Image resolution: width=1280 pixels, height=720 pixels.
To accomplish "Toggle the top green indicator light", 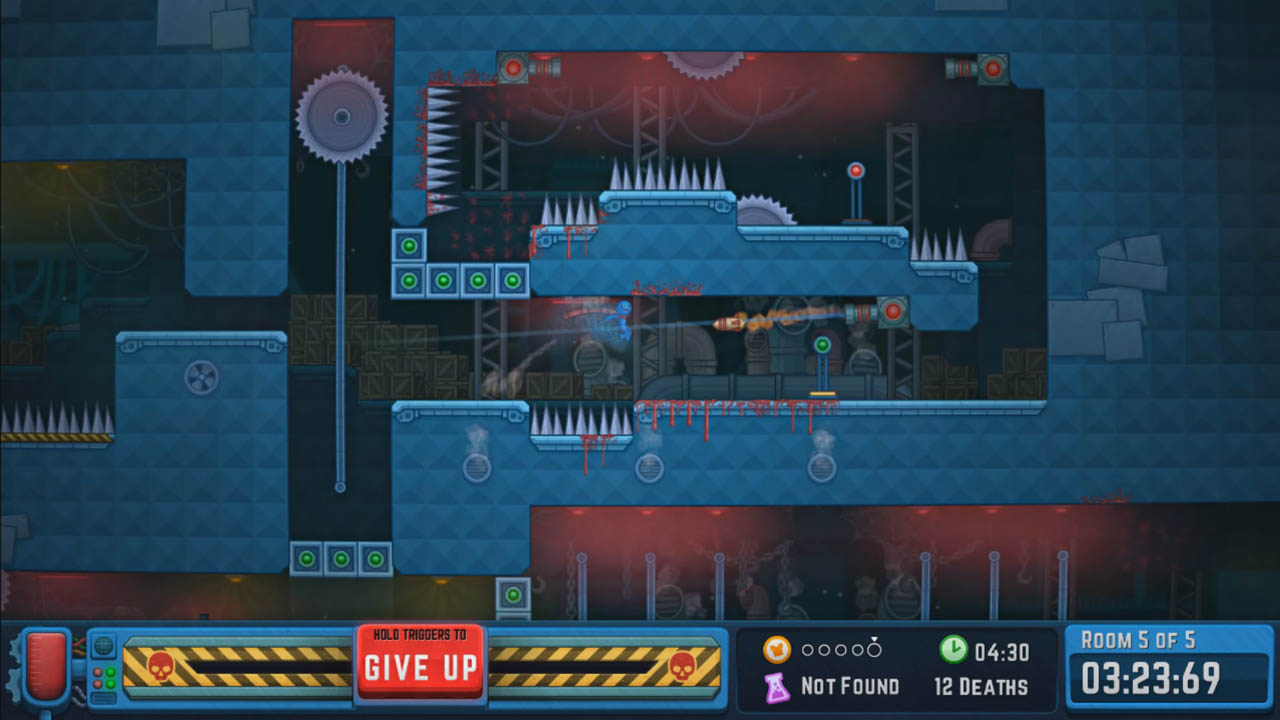I will [111, 671].
